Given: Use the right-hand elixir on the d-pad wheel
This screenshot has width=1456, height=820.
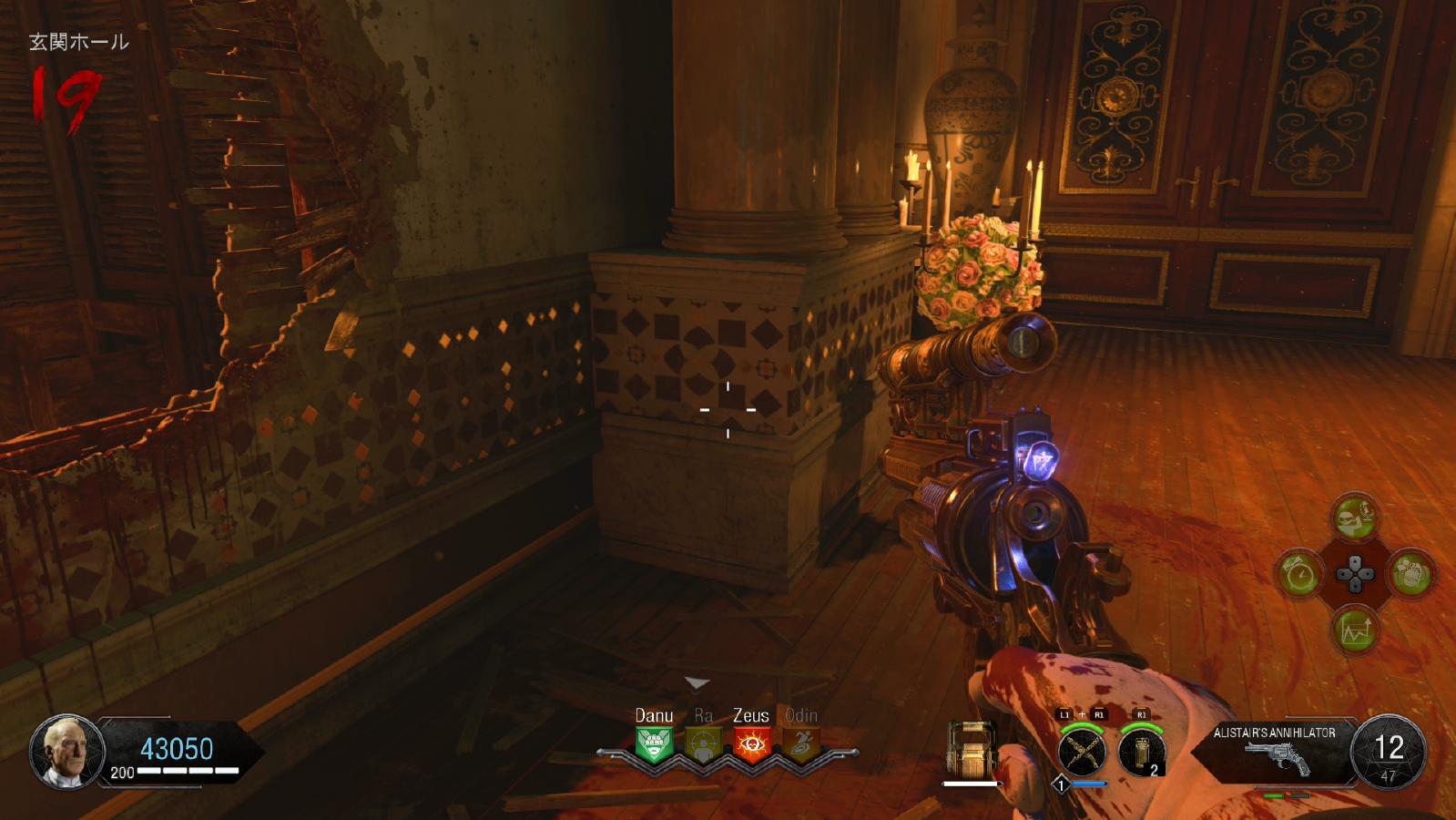Looking at the screenshot, I should pos(1410,574).
